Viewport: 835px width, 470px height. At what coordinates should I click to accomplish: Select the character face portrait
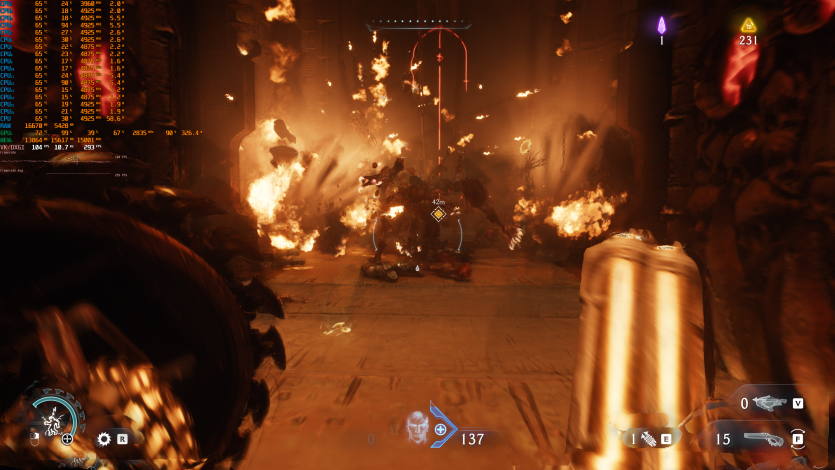pyautogui.click(x=417, y=428)
